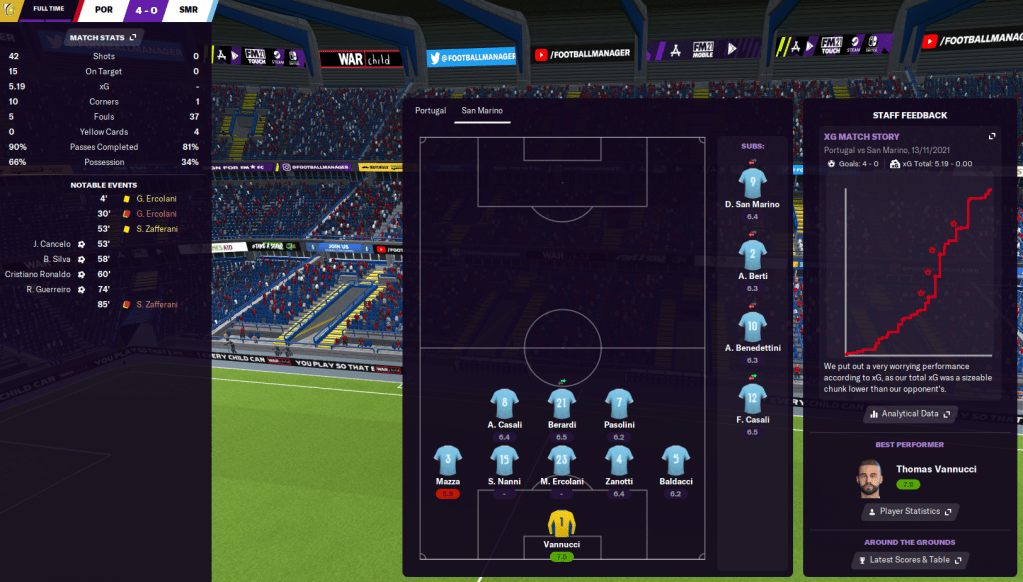View Player Statistics
This screenshot has height=582, width=1023.
click(x=909, y=511)
